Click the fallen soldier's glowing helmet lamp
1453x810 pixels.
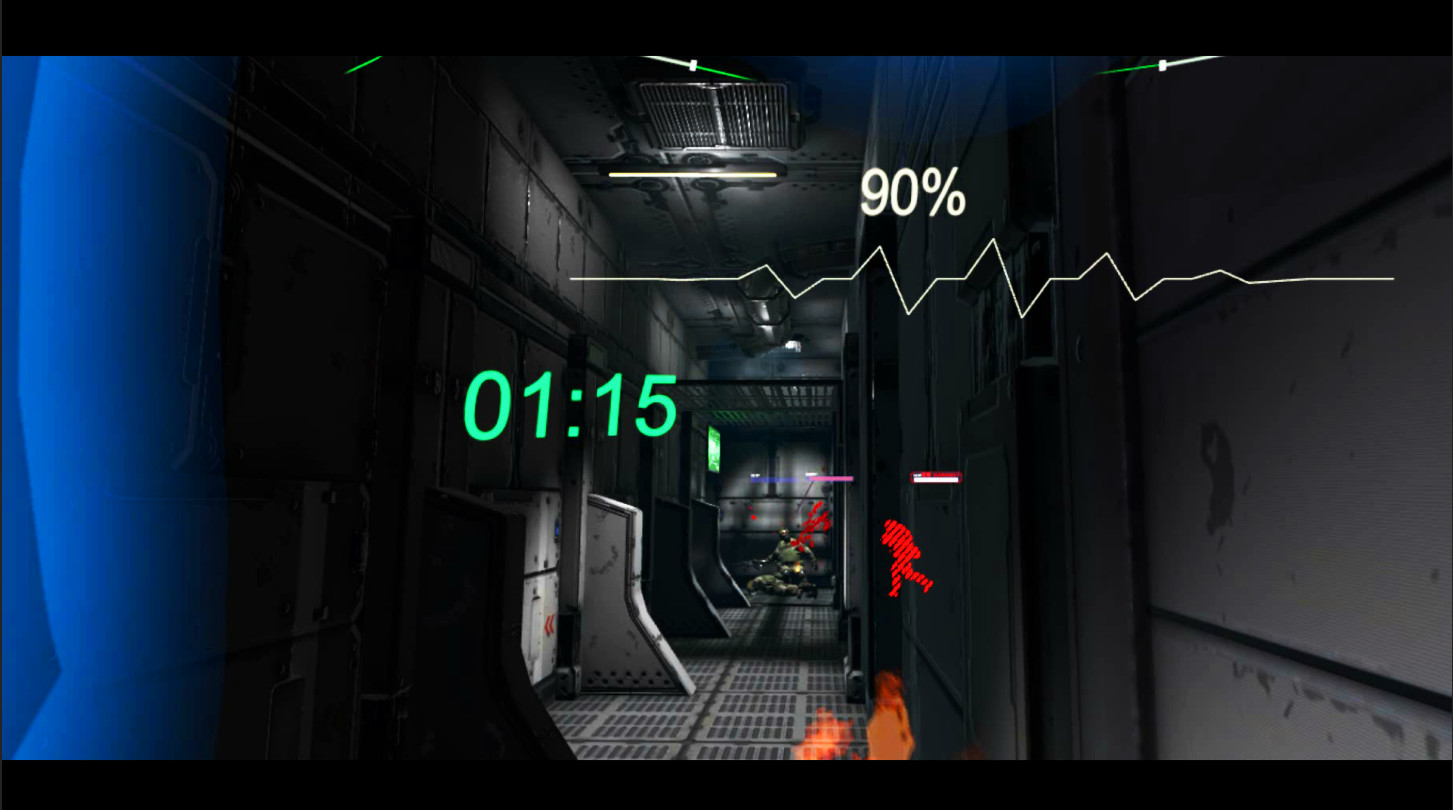[x=797, y=569]
